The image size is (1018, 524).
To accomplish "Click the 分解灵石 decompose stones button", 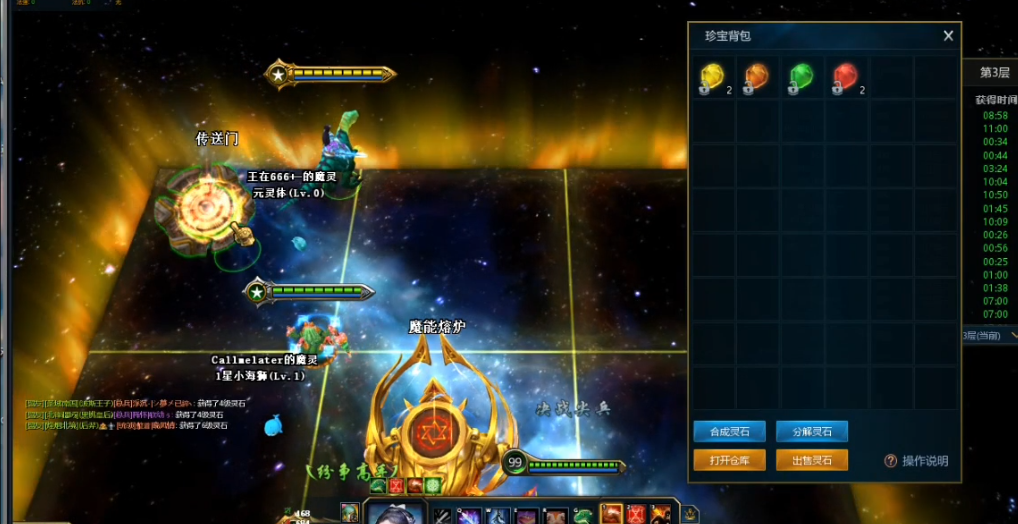I will tap(811, 432).
